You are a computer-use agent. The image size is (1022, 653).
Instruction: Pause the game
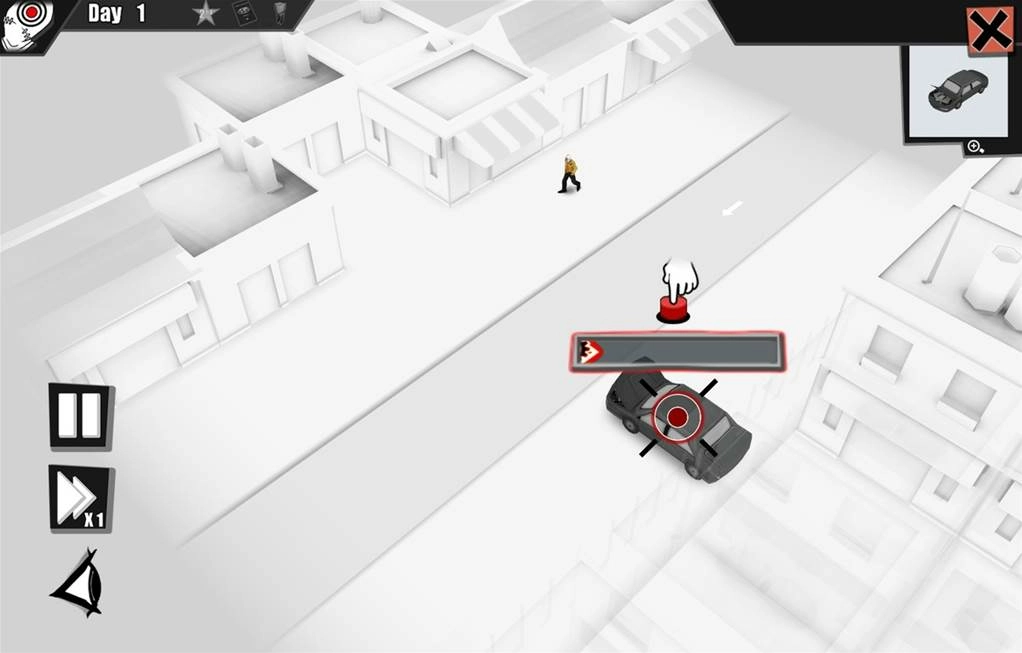click(x=80, y=416)
